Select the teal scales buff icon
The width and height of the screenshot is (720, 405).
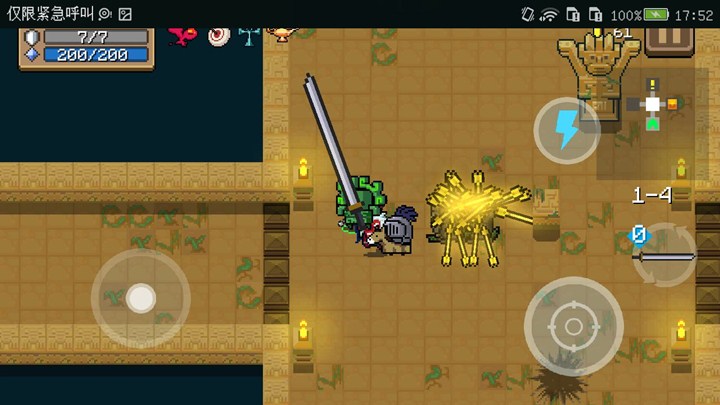(x=248, y=36)
